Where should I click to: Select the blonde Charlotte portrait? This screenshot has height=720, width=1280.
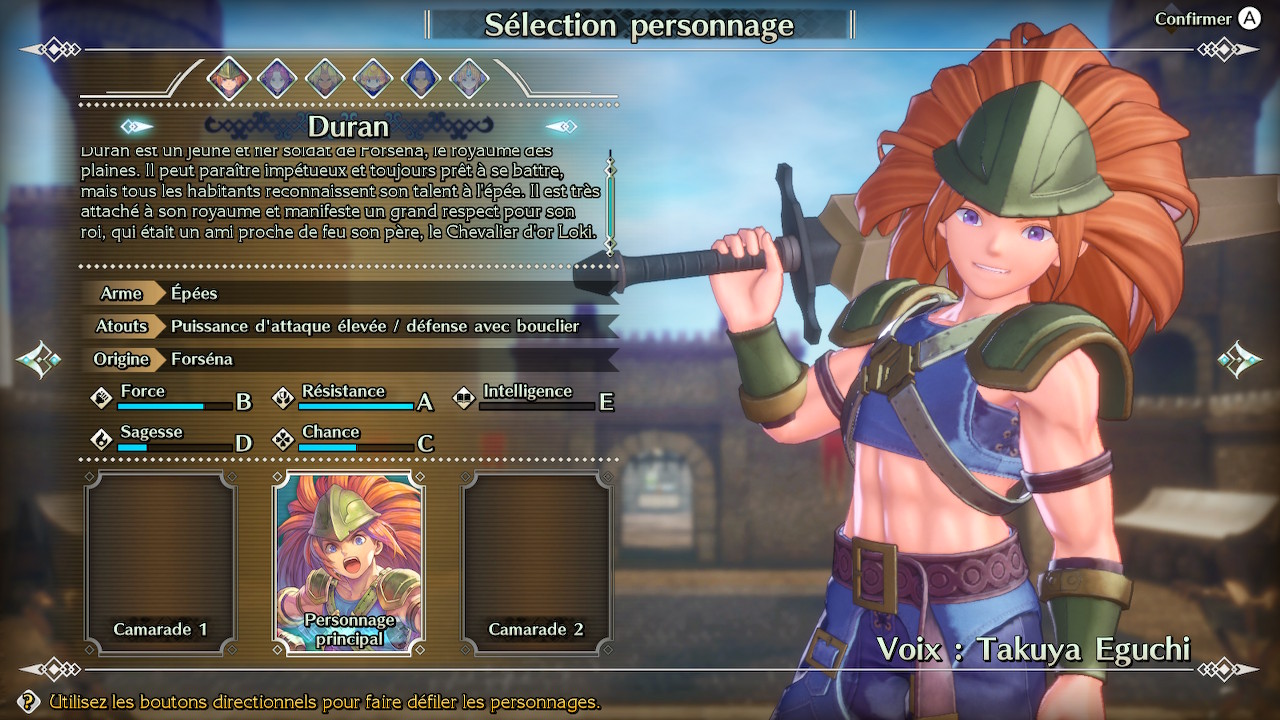coord(373,78)
